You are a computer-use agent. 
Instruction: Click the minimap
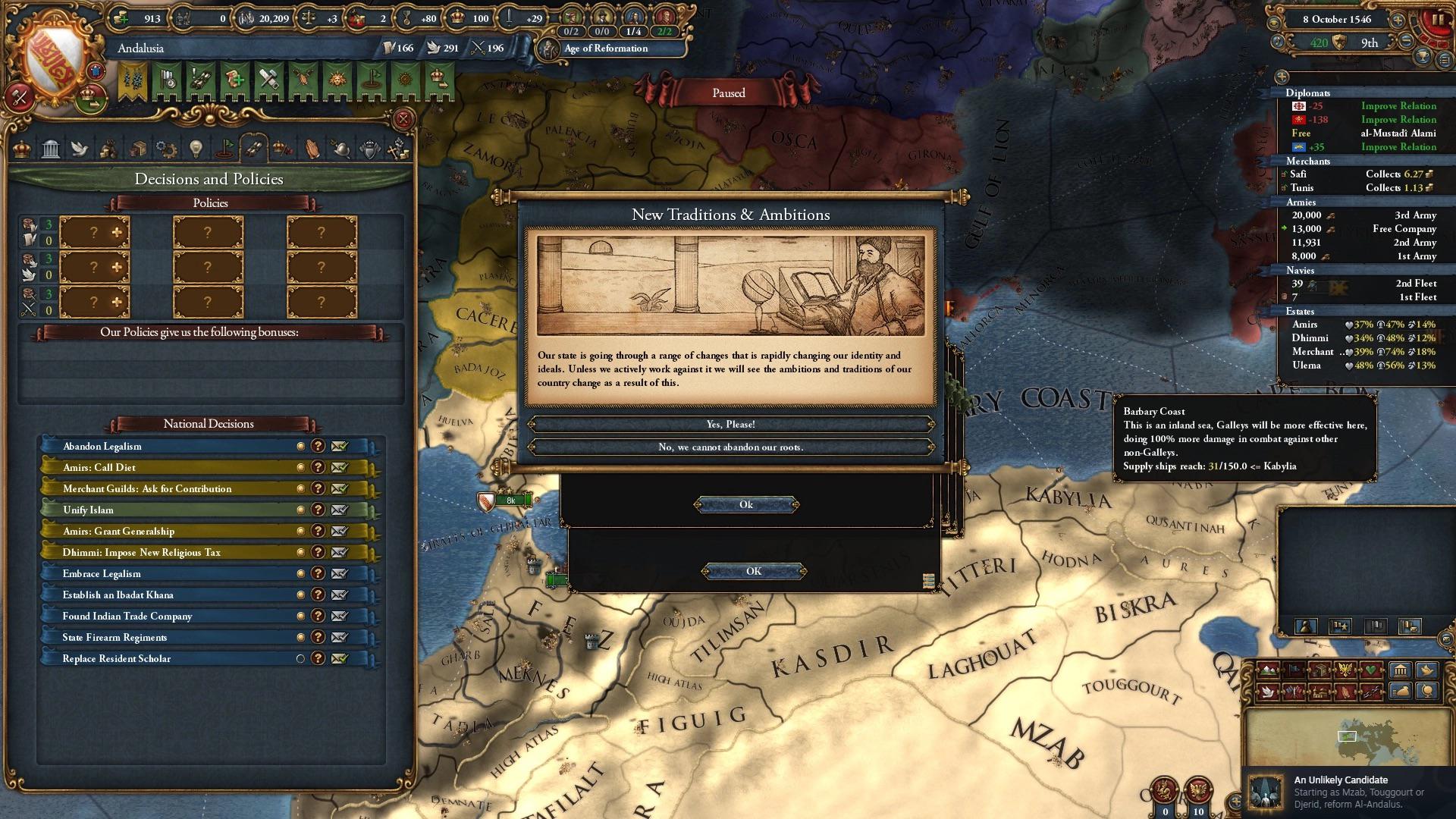pos(1347,736)
